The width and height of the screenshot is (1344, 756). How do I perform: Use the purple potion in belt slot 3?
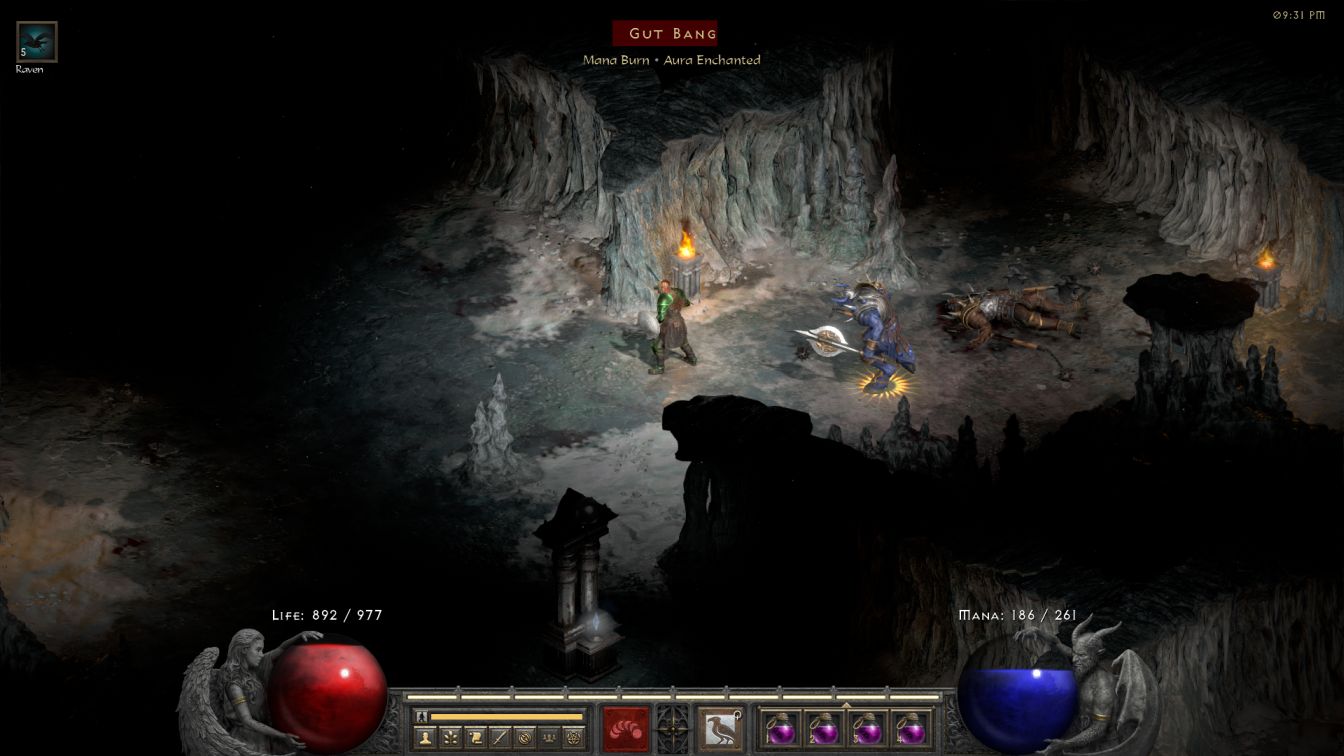click(x=866, y=729)
